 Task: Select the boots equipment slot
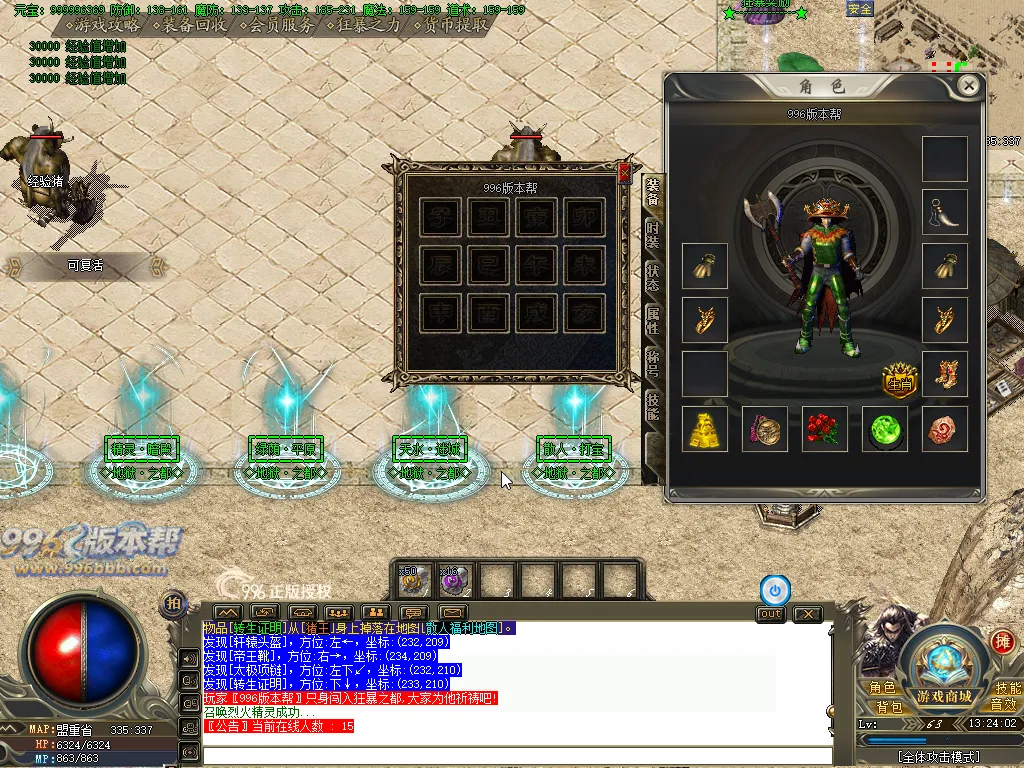(x=944, y=373)
